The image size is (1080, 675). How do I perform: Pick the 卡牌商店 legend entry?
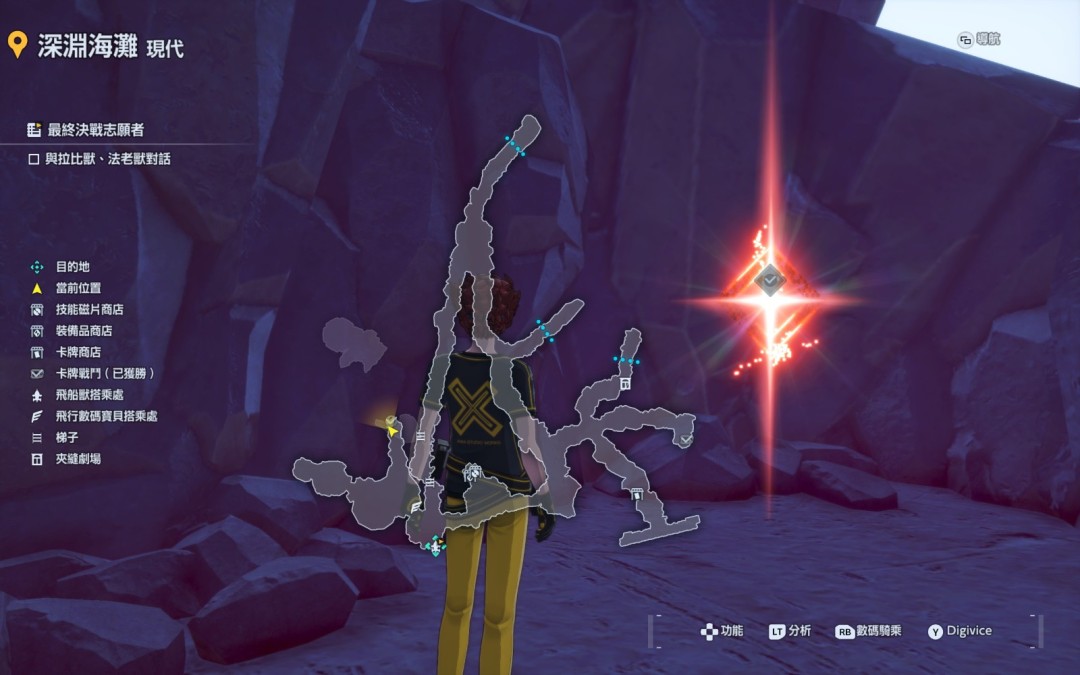(x=78, y=352)
